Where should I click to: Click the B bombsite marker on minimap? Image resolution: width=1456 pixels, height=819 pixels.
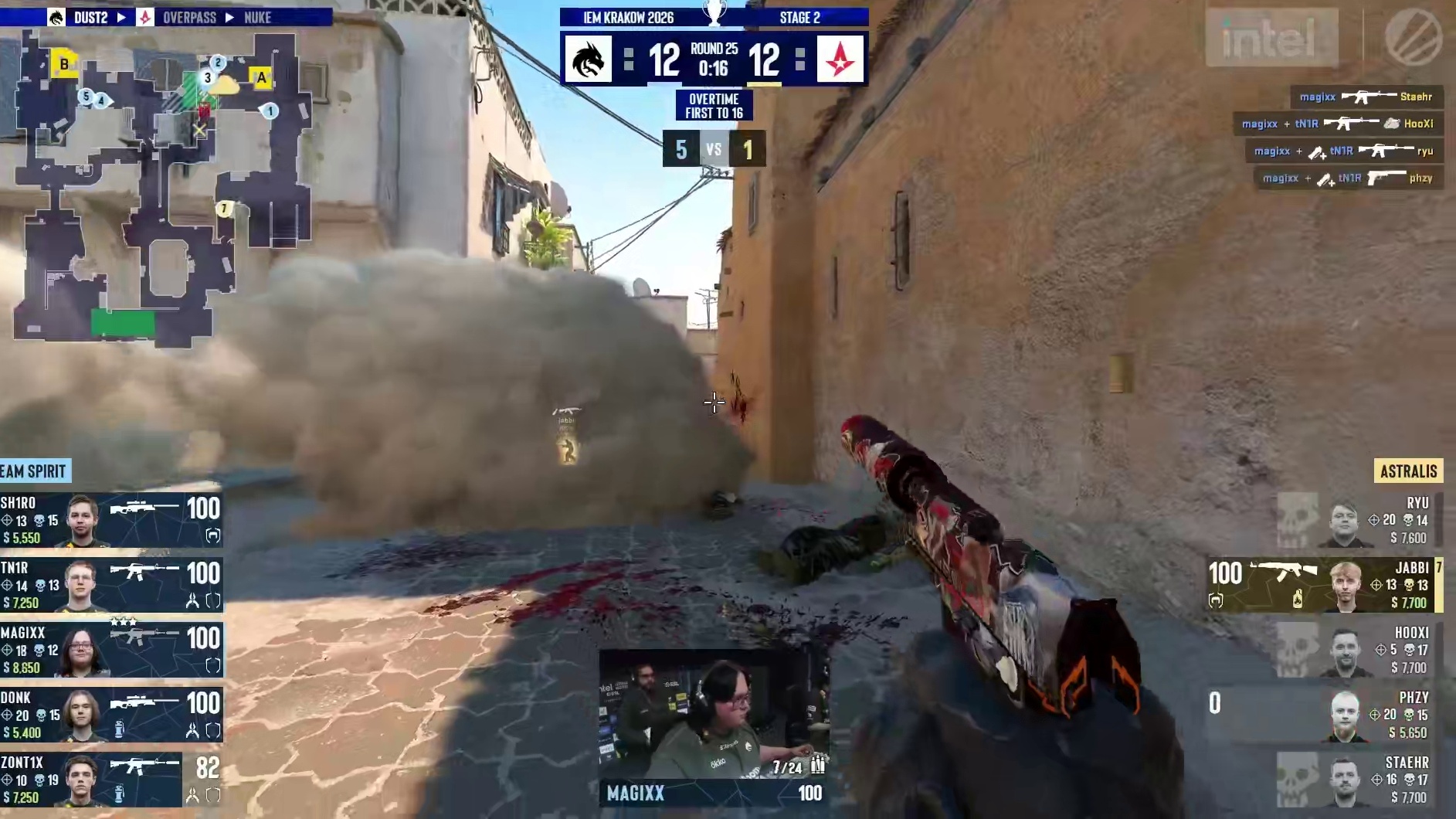pos(64,63)
